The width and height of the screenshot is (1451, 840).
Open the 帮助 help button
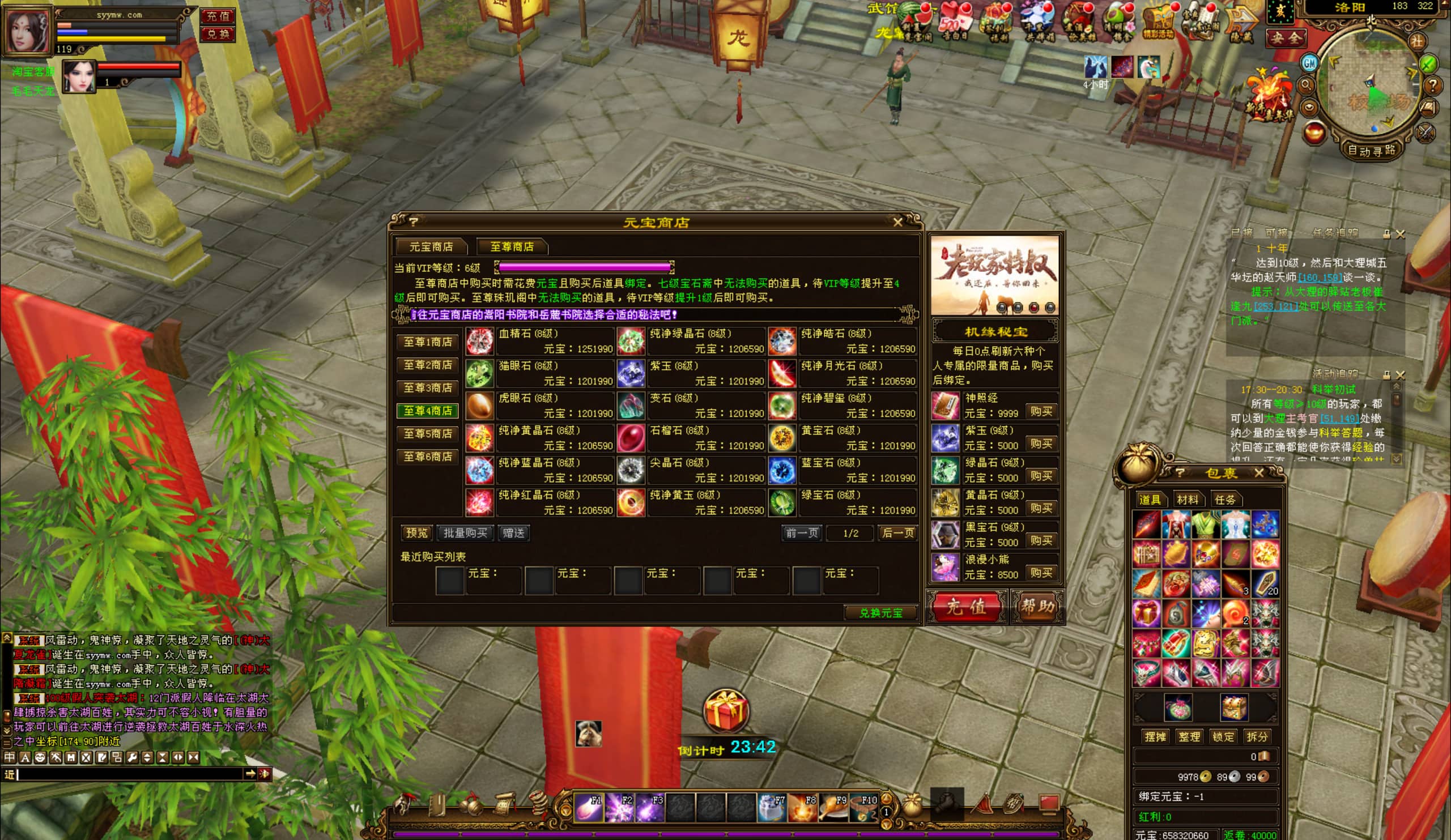(x=1037, y=606)
